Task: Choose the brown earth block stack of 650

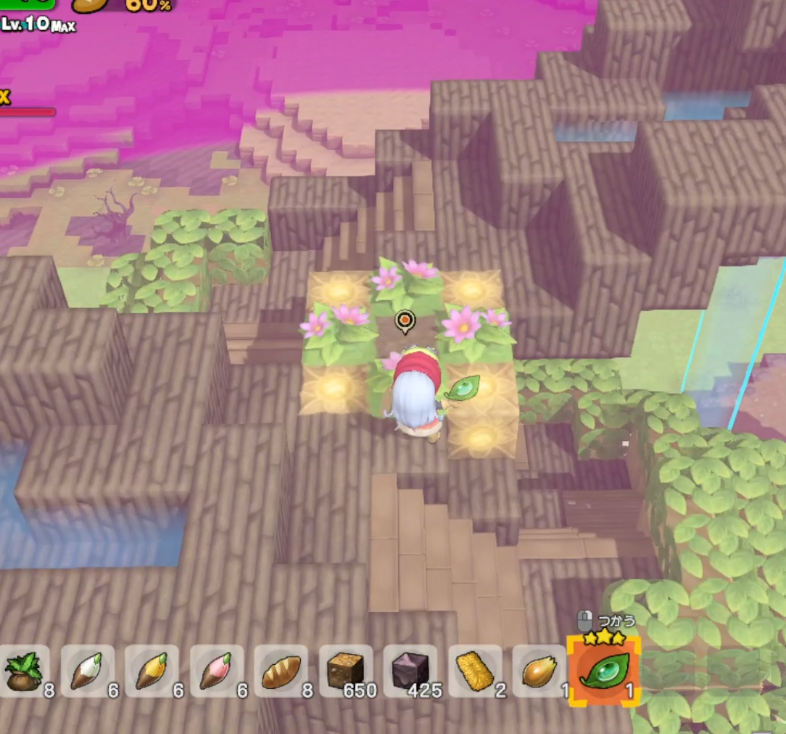Action: (345, 671)
